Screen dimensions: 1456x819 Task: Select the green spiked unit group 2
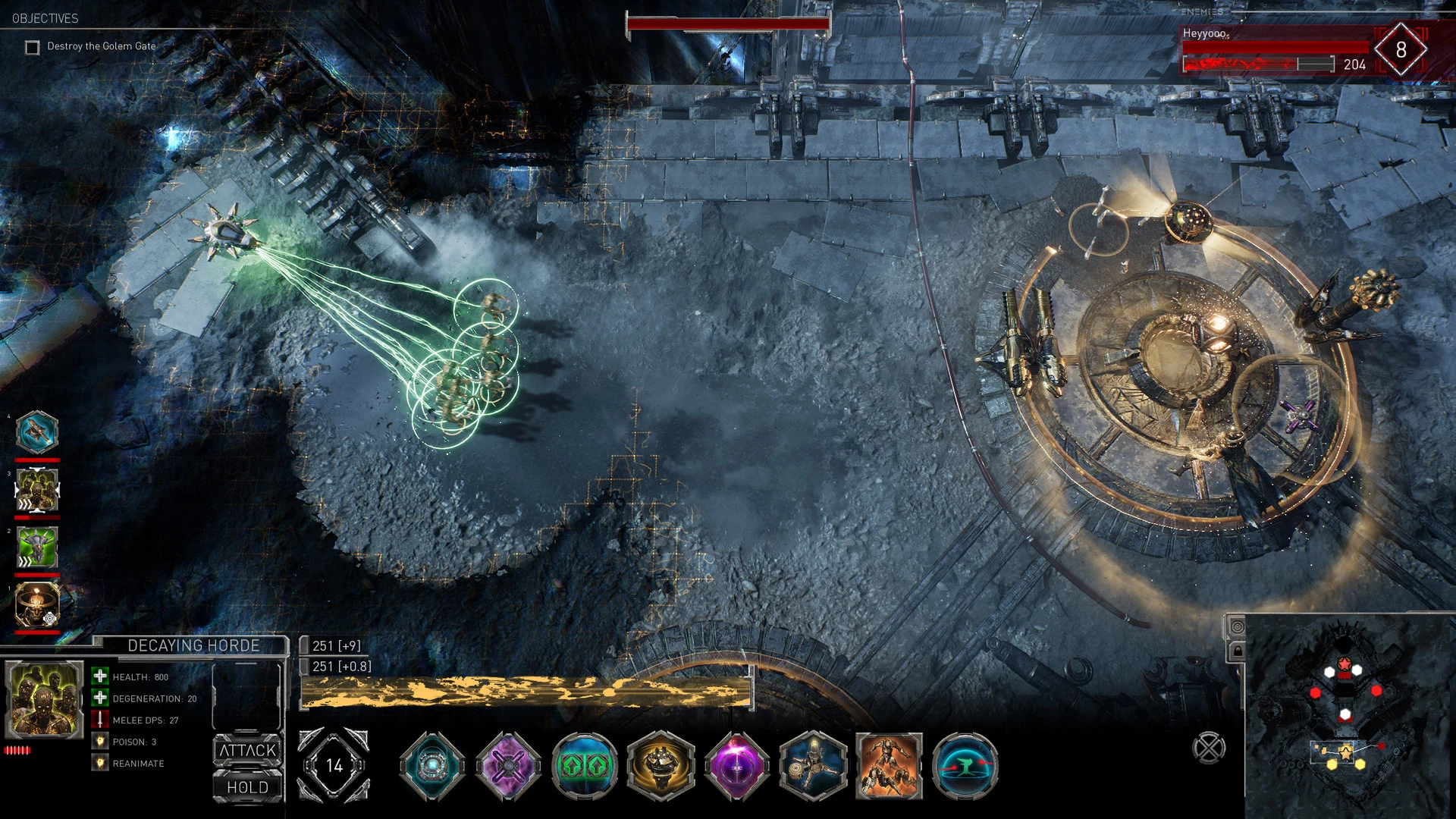(x=37, y=548)
